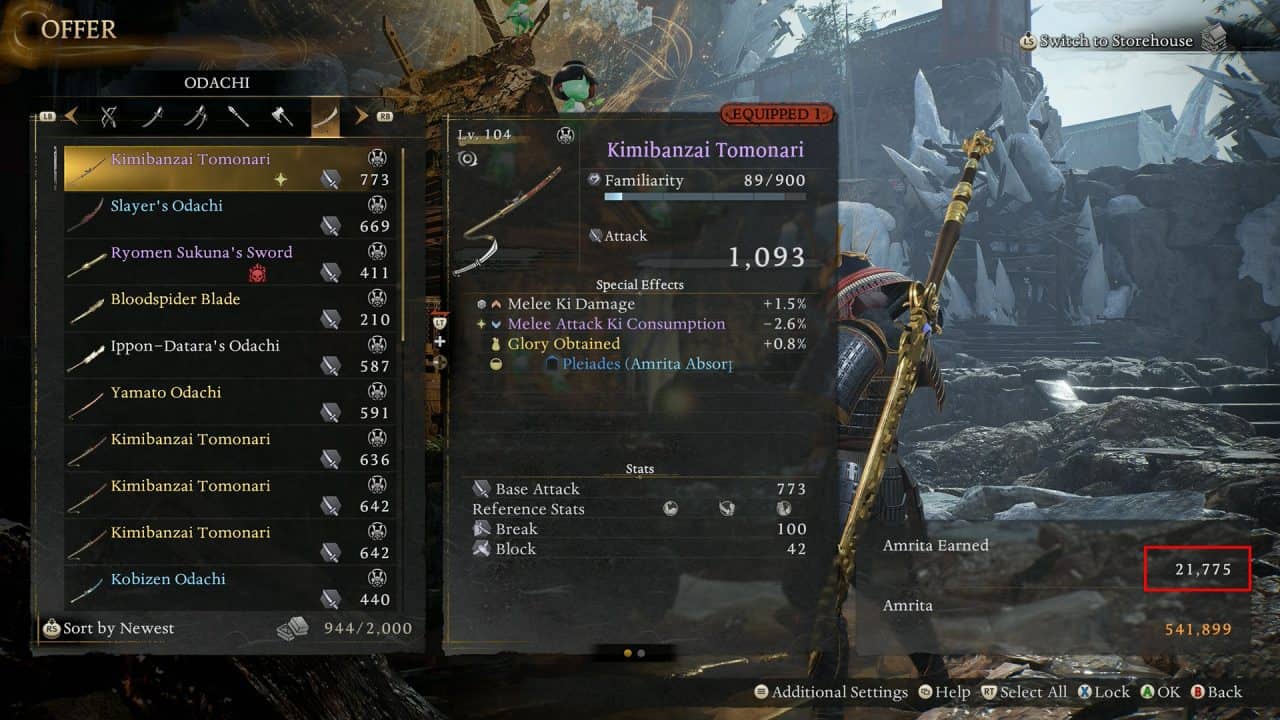Select the sword weapon category icon
The width and height of the screenshot is (1280, 720).
pyautogui.click(x=153, y=116)
